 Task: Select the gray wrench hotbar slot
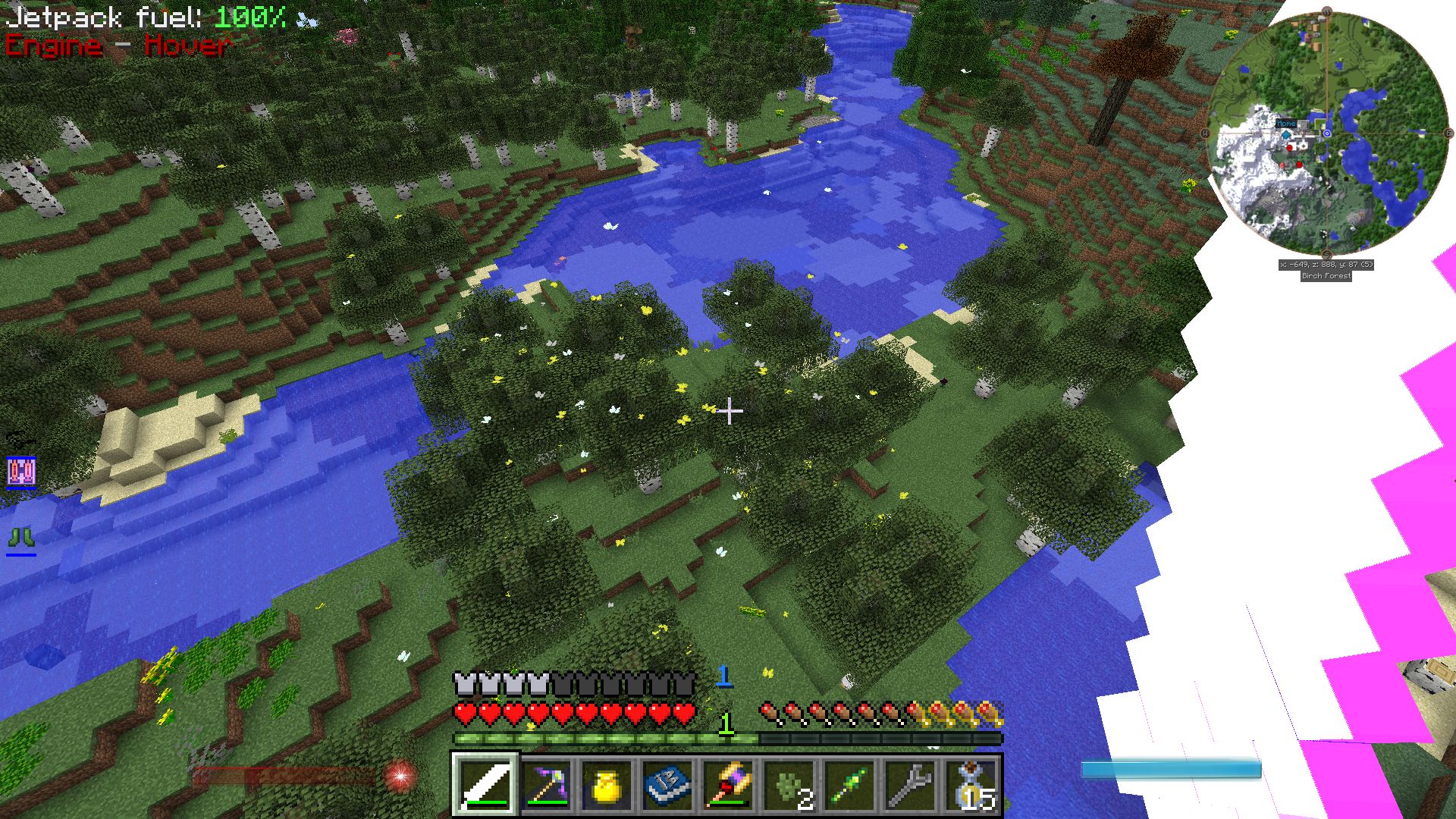910,785
